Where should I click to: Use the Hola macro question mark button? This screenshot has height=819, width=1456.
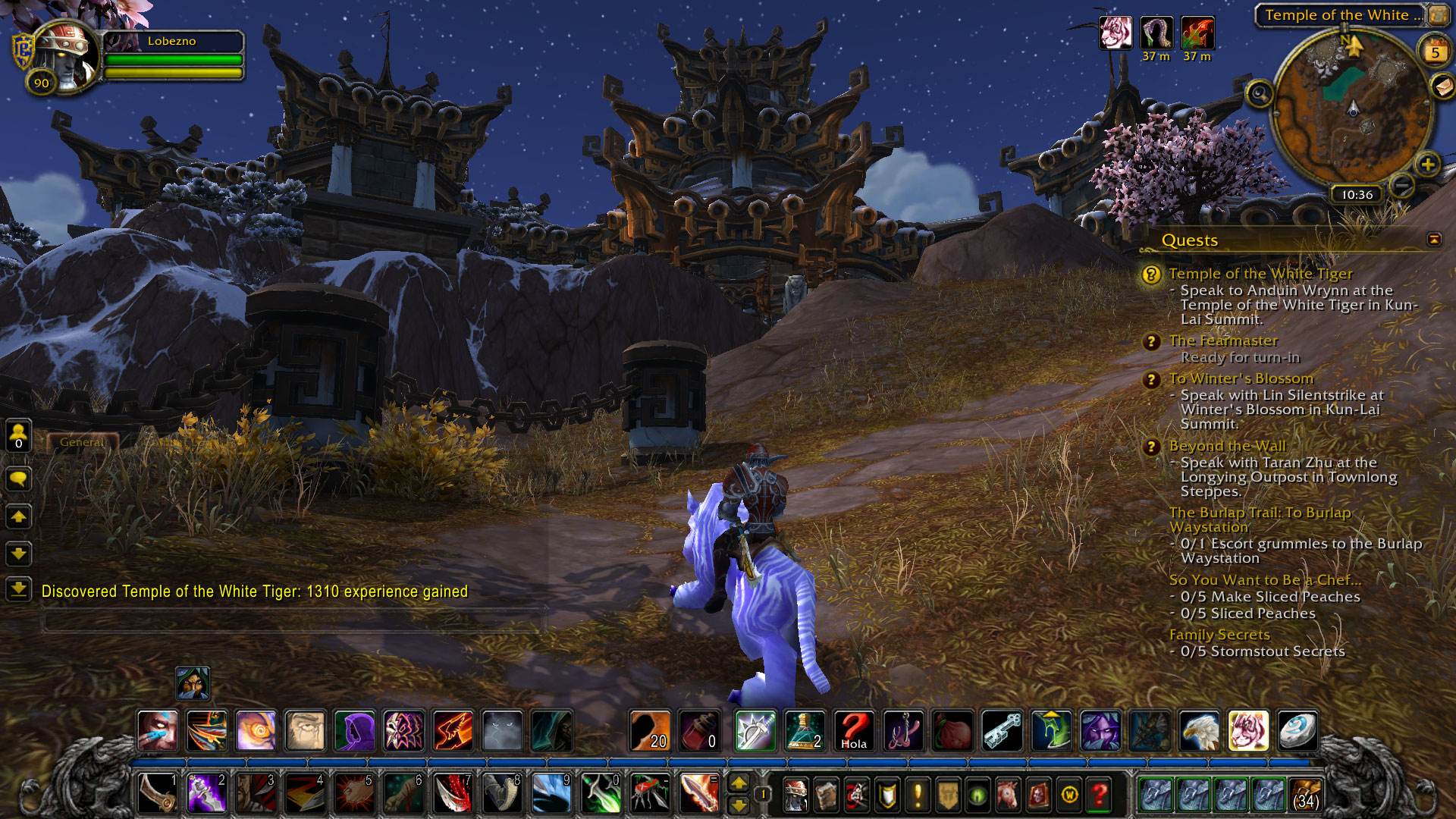coord(854,731)
